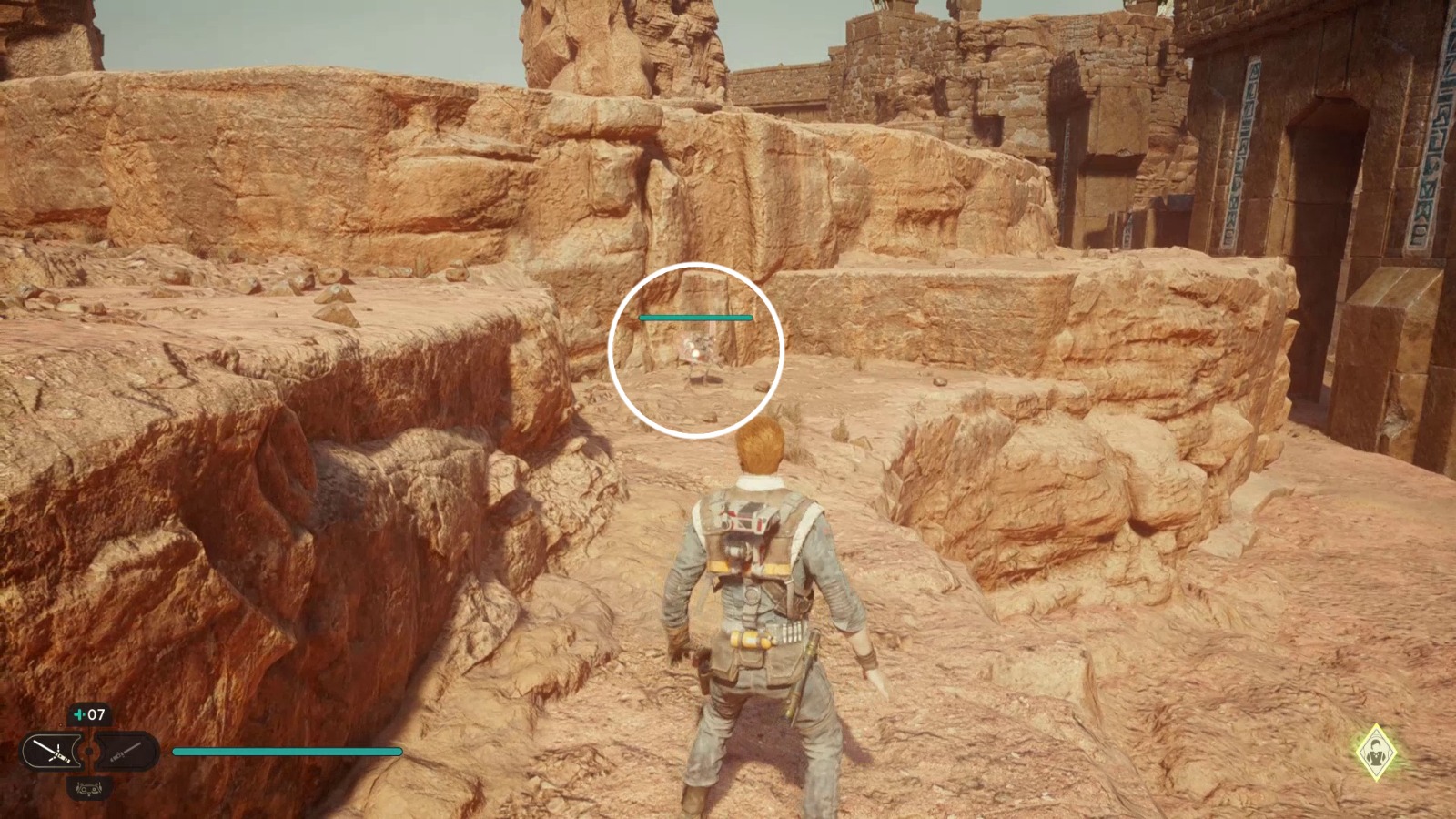Click the dark rounded stance selector hub
The image size is (1456, 819).
tap(90, 751)
